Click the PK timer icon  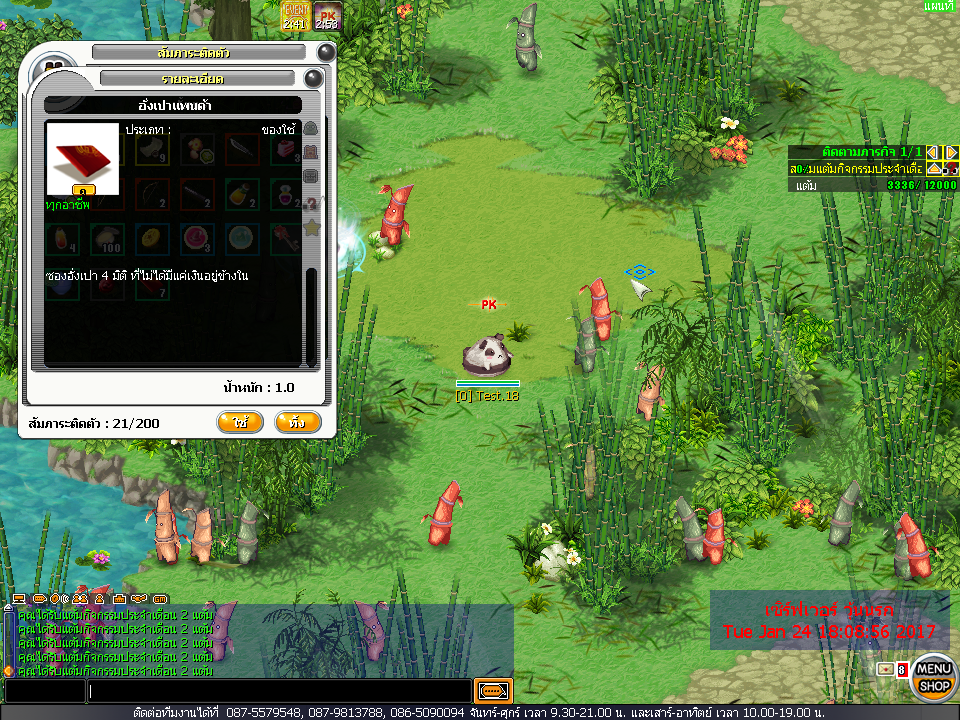pos(327,16)
